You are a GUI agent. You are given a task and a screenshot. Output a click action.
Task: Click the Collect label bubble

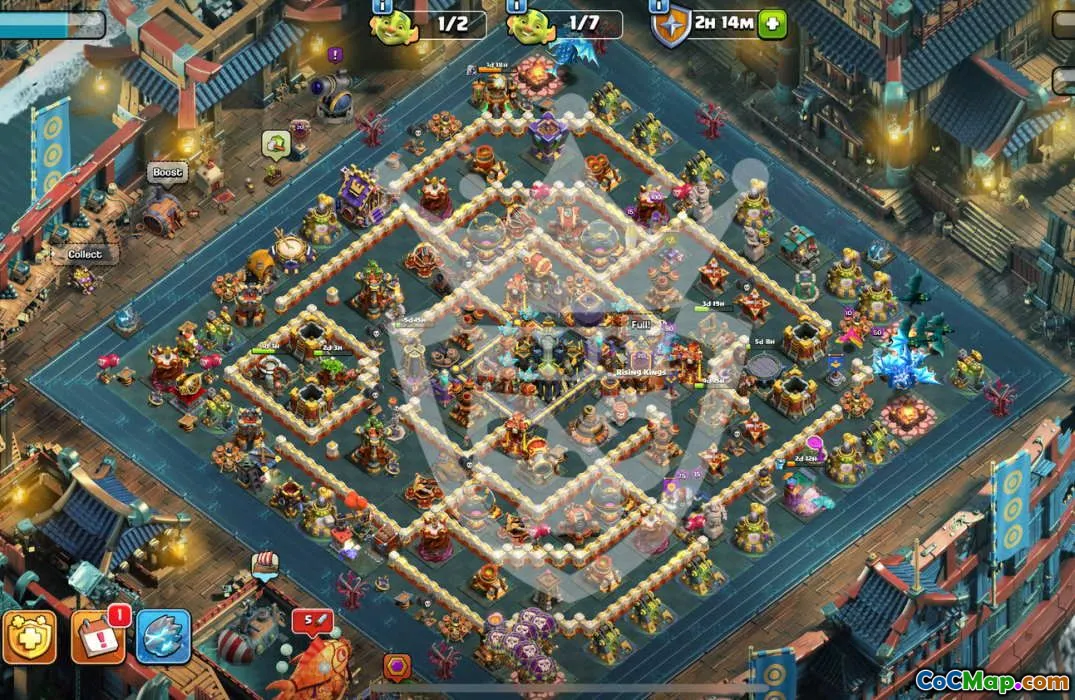85,254
